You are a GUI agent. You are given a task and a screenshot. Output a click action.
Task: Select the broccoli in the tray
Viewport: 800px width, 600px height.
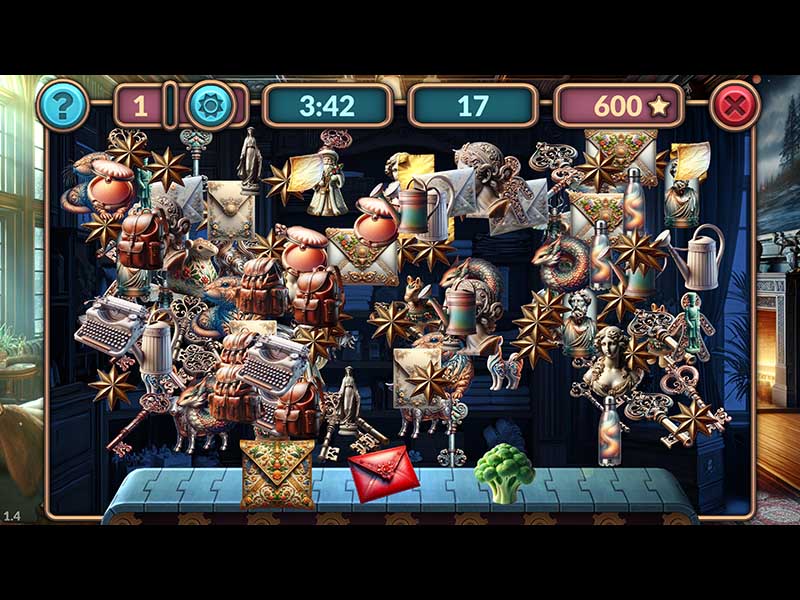[503, 471]
